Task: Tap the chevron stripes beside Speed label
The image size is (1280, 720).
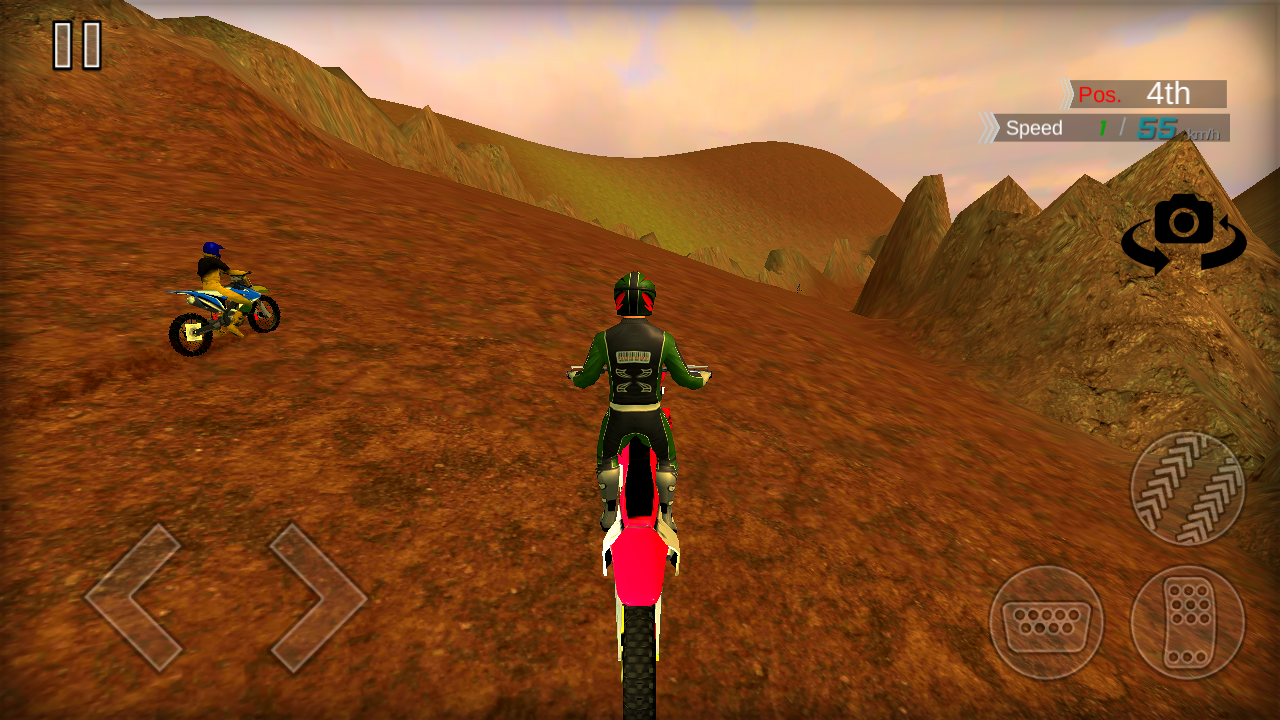Action: pos(990,128)
